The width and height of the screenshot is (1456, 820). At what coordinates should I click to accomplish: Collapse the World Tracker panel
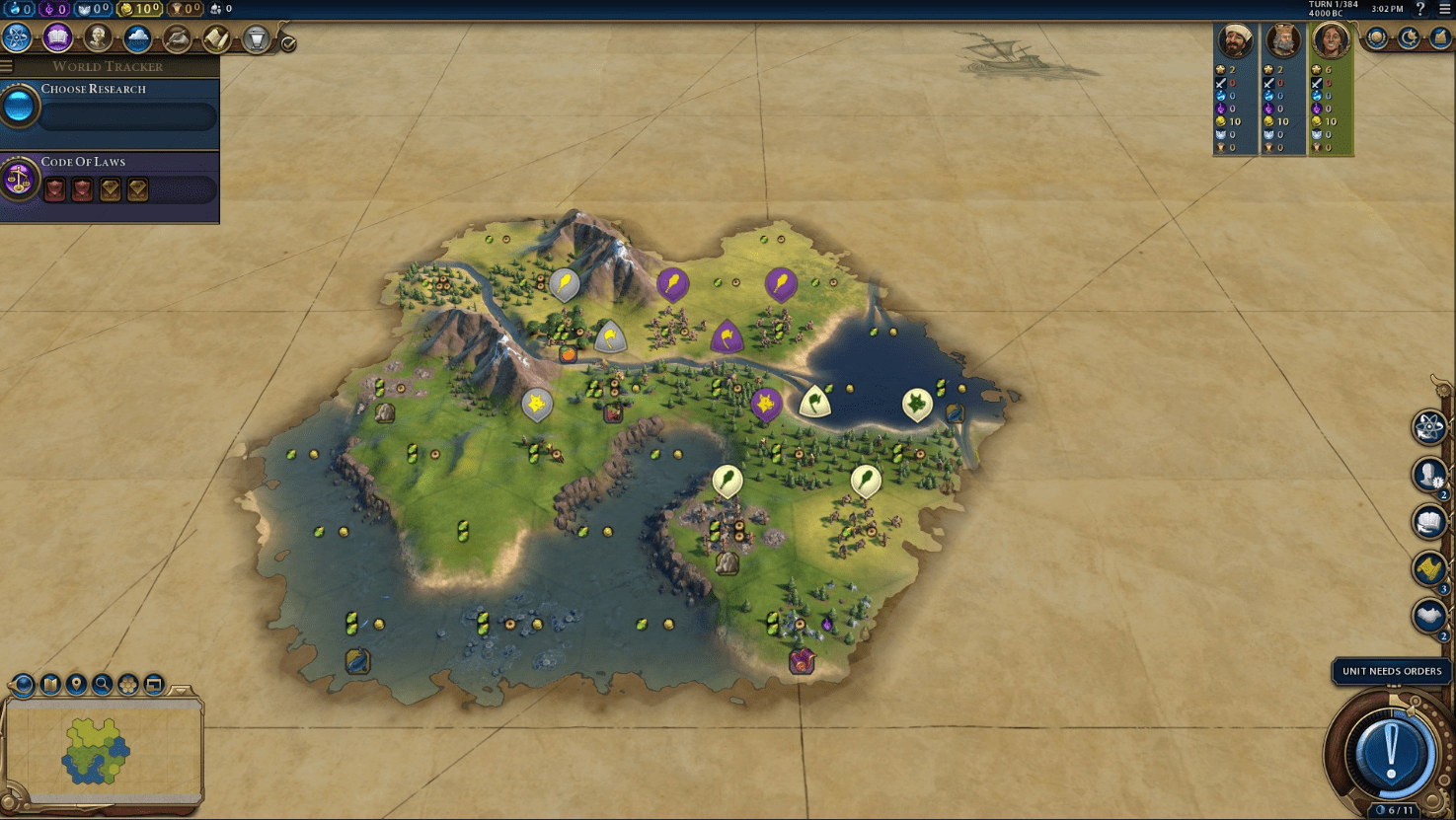click(7, 66)
